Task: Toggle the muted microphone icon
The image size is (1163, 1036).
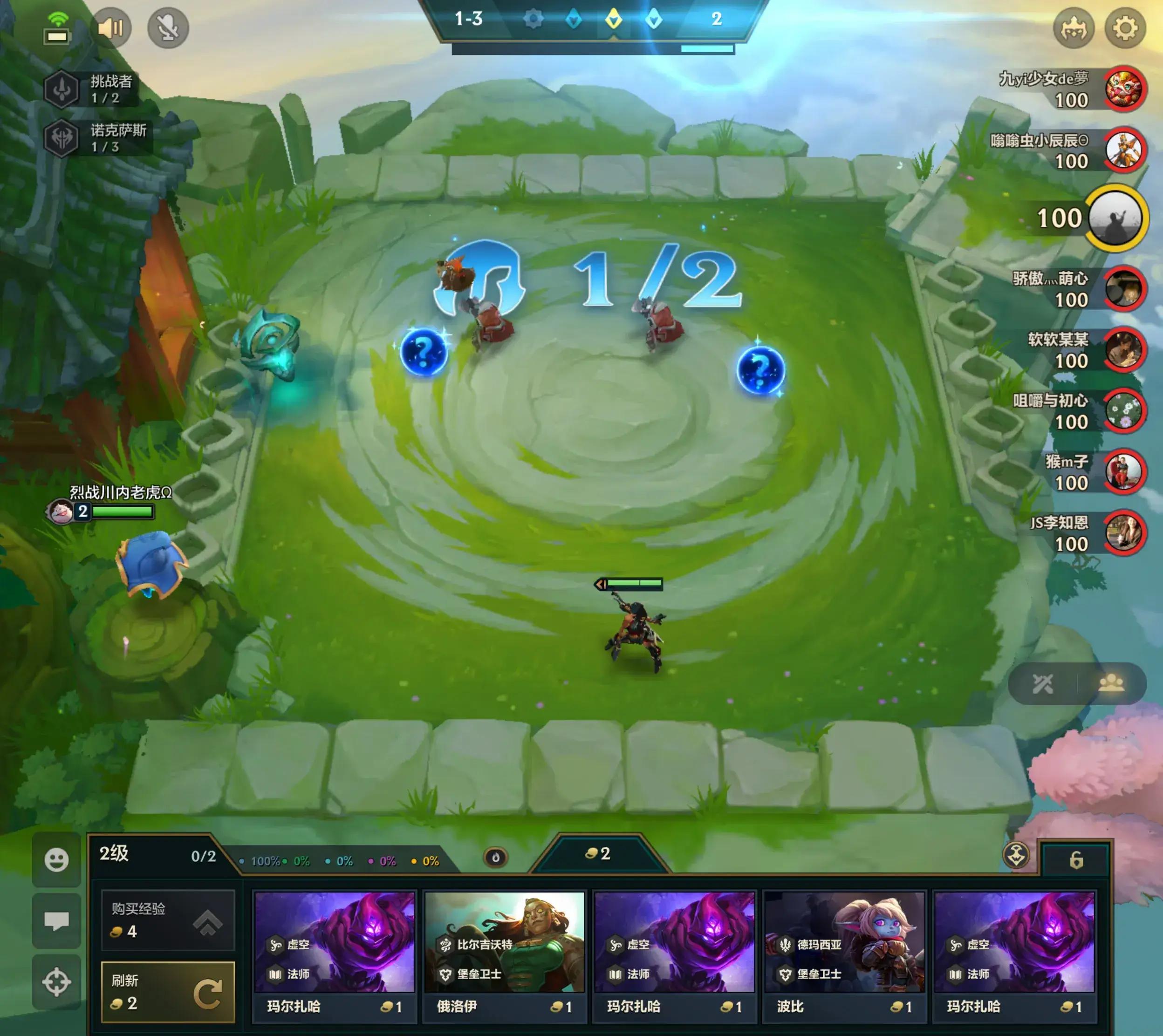Action: pos(168,28)
